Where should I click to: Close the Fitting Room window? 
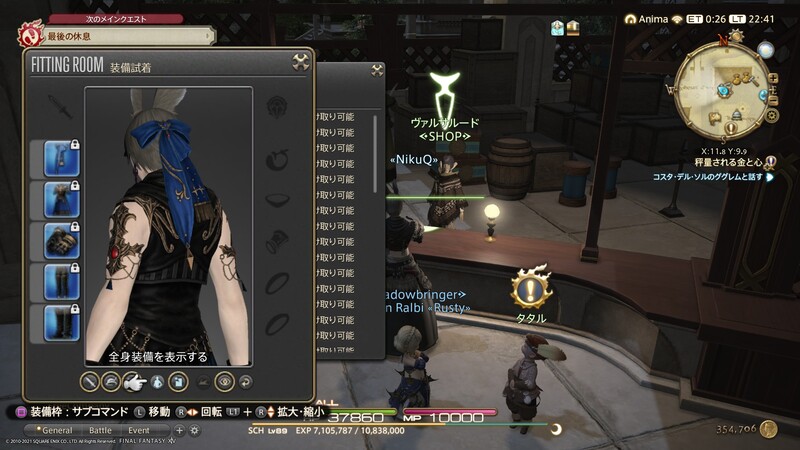tap(300, 63)
